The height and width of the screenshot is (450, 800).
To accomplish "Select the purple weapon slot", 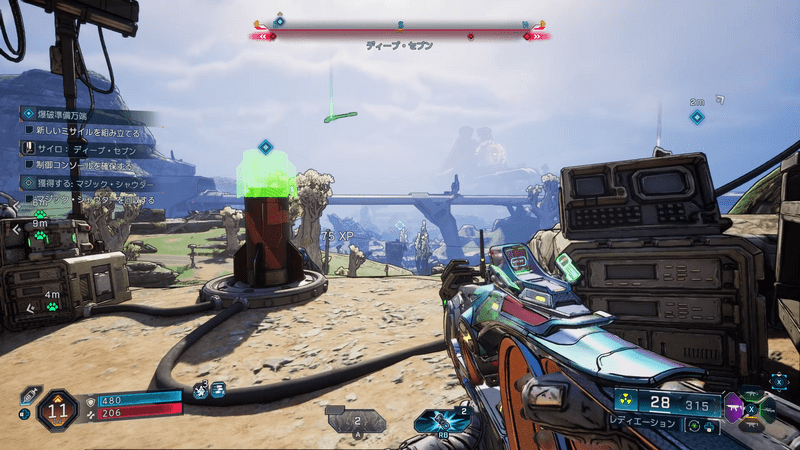I will click(735, 409).
